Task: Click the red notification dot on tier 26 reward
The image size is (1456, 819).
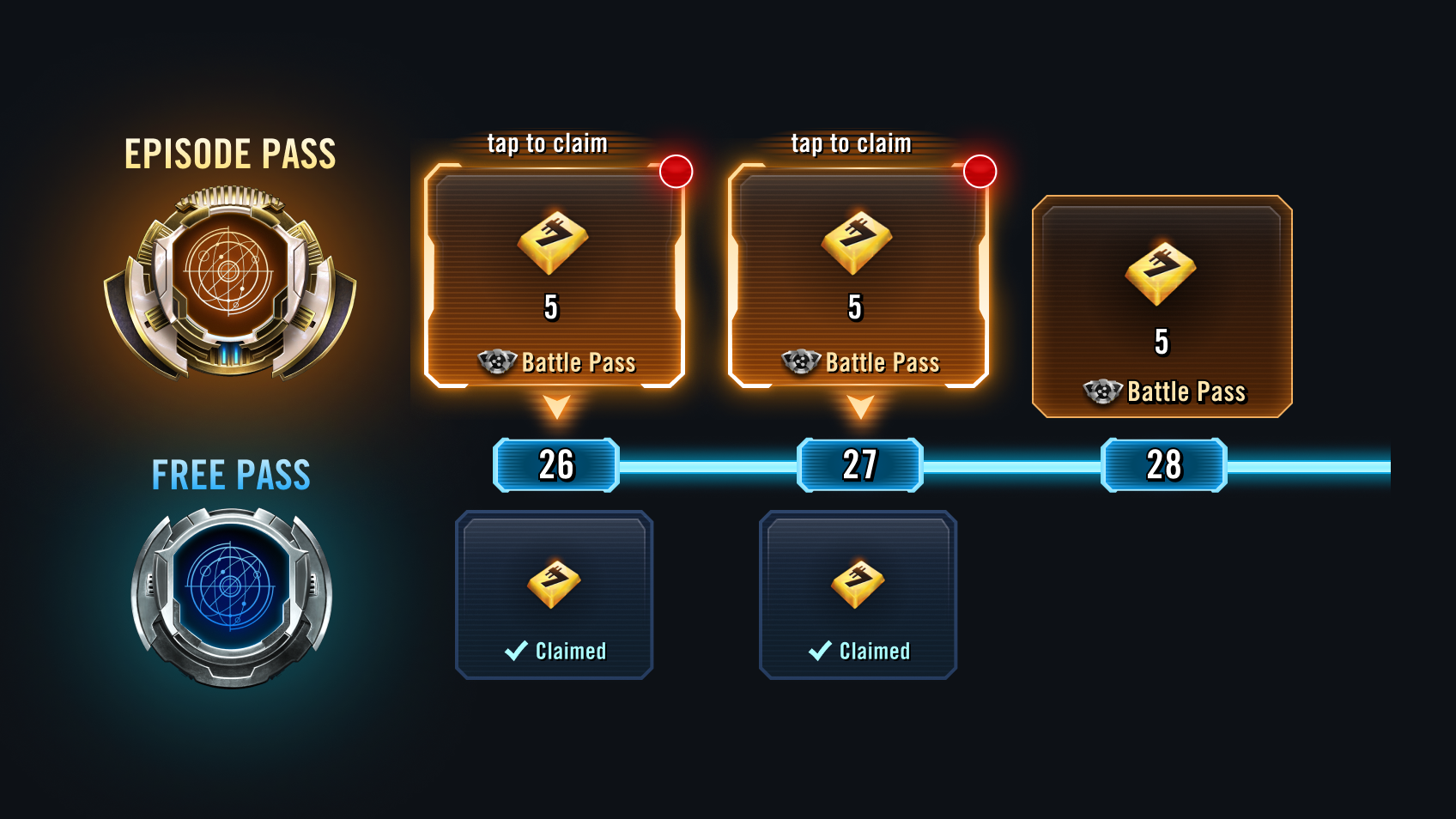Action: point(676,172)
